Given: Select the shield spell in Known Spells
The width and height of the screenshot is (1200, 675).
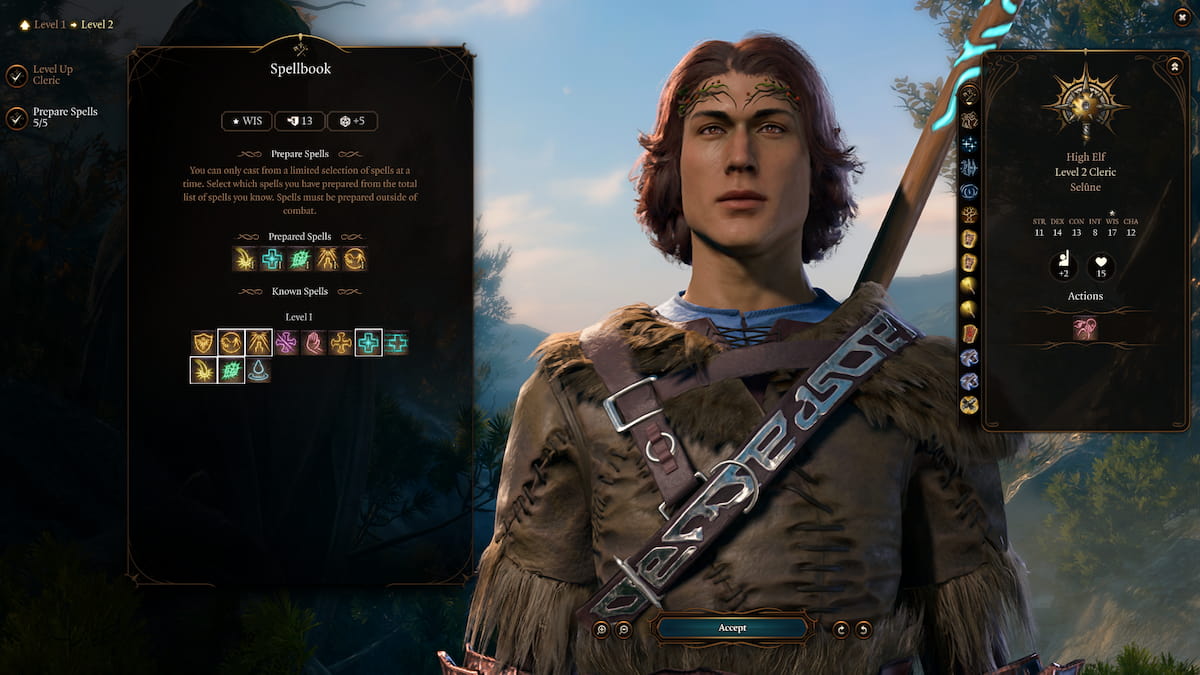Looking at the screenshot, I should [x=204, y=343].
